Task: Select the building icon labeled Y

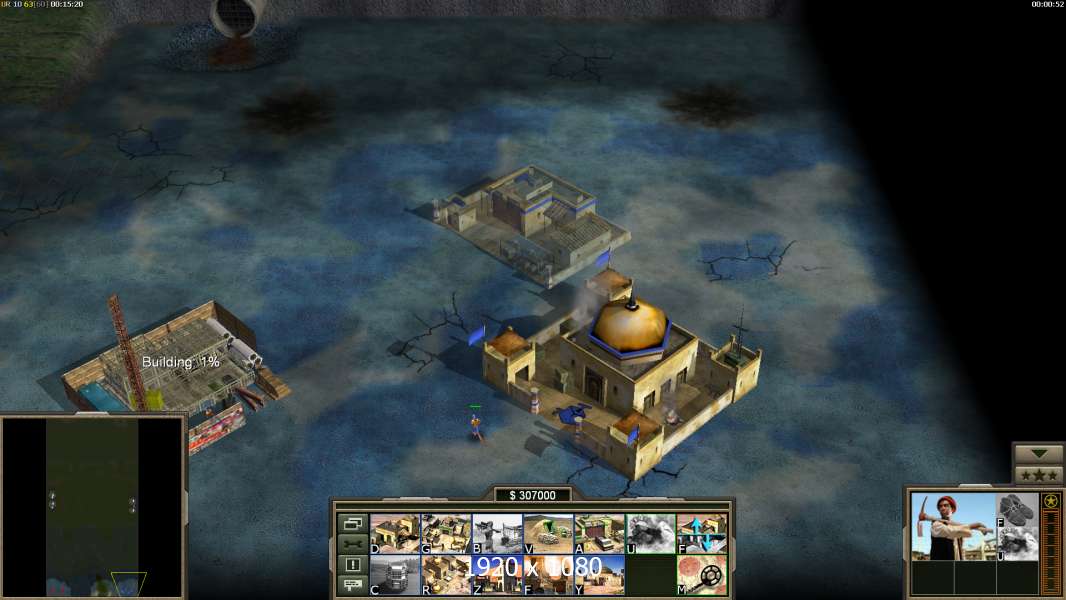Action: (599, 575)
